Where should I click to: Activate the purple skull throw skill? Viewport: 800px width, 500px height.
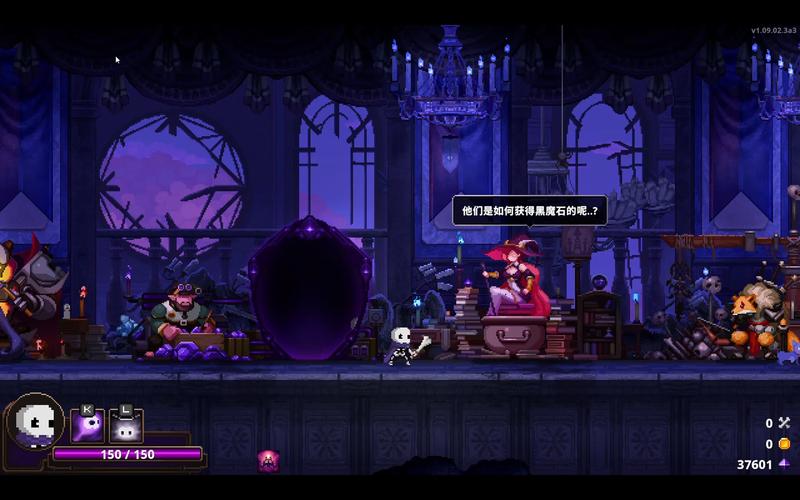[87, 427]
